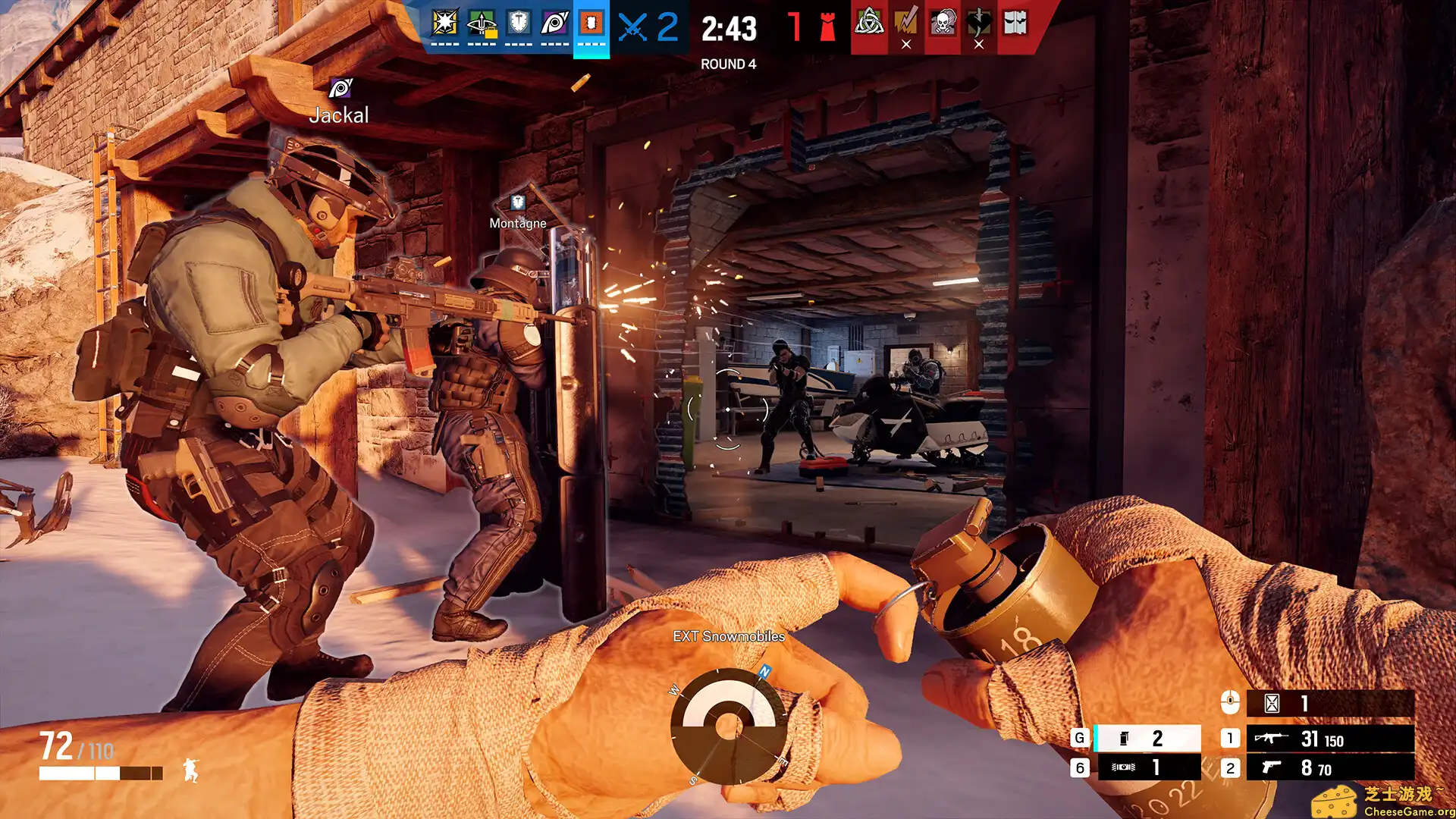Select the assault rifle primary weapon icon in slot 1
The height and width of the screenshot is (819, 1456).
(x=1272, y=736)
